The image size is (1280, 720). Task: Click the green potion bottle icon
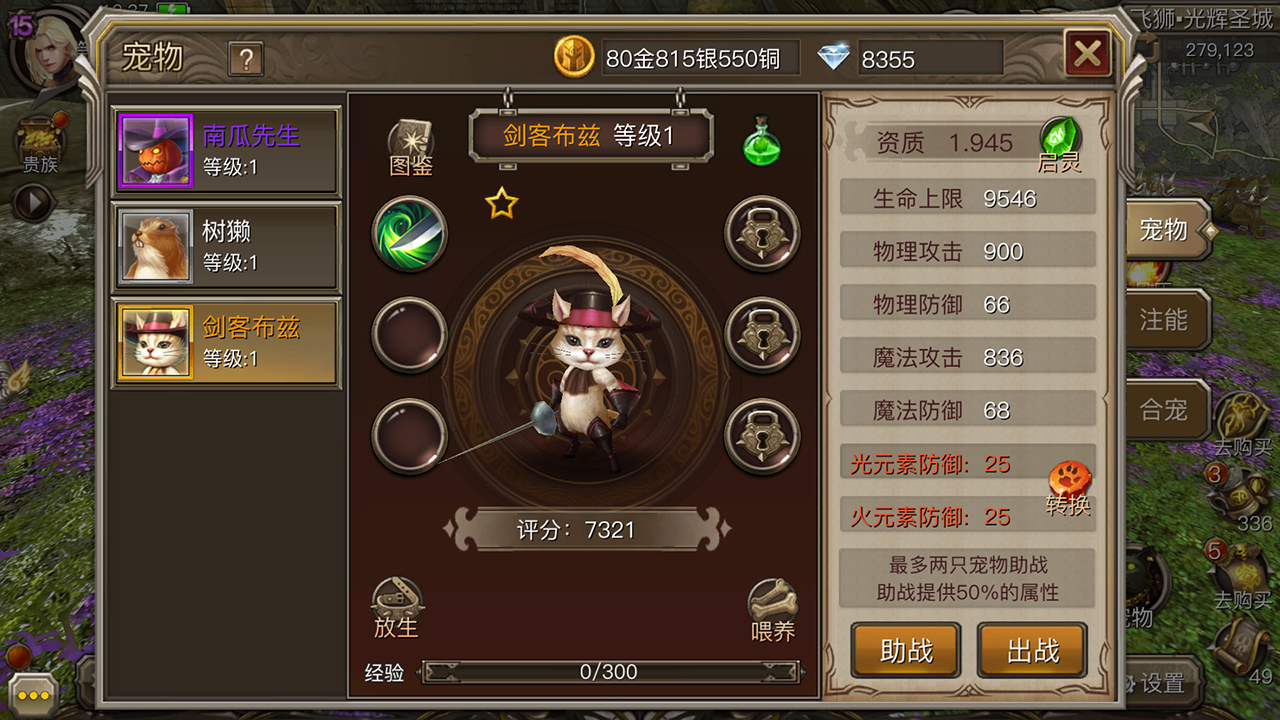[762, 142]
